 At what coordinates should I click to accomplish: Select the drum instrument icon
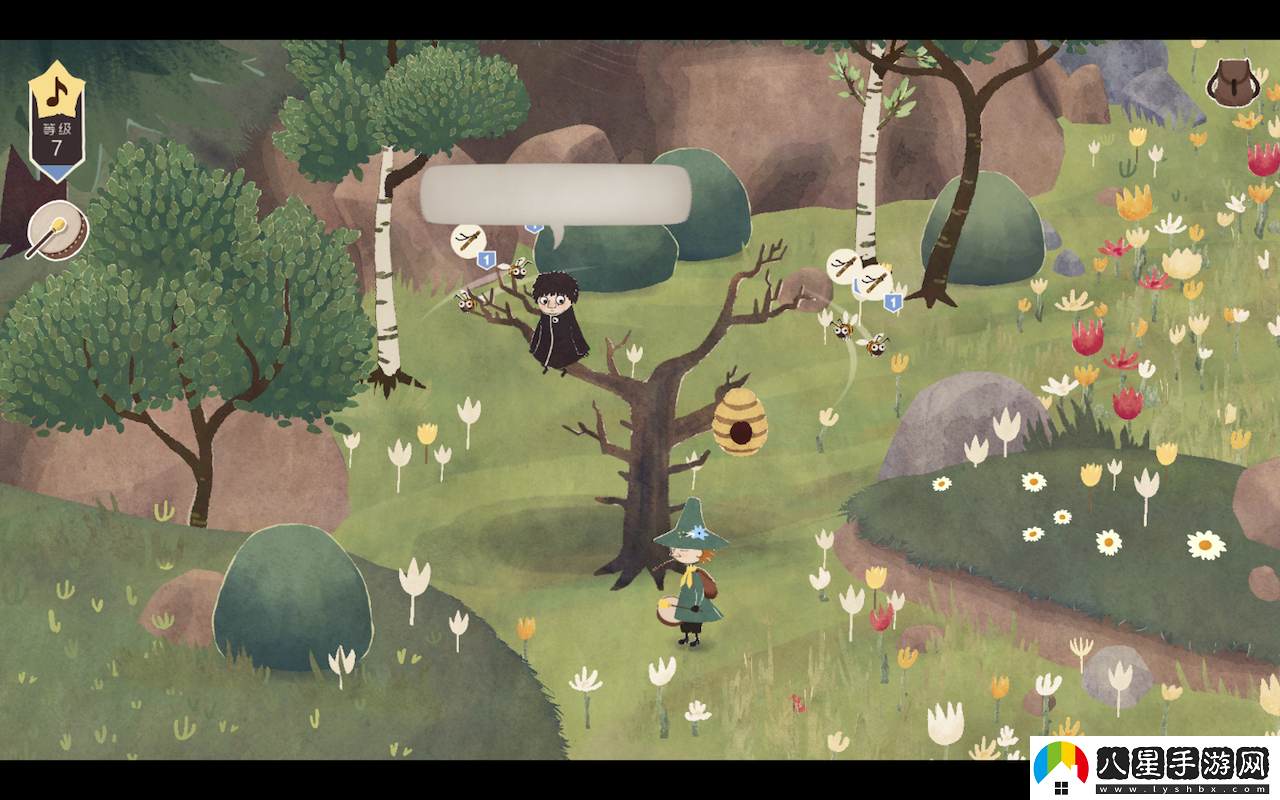click(58, 231)
